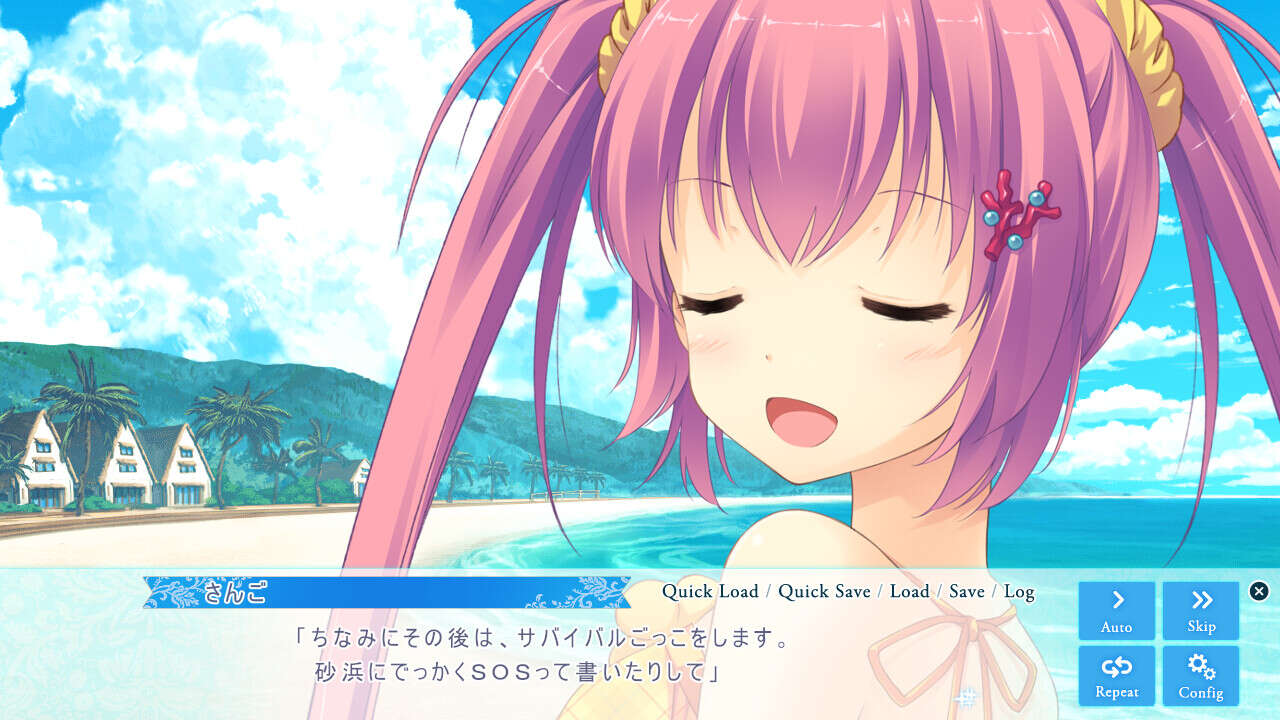Quick Save the current progress
Screen dimensions: 1280x720
point(824,591)
